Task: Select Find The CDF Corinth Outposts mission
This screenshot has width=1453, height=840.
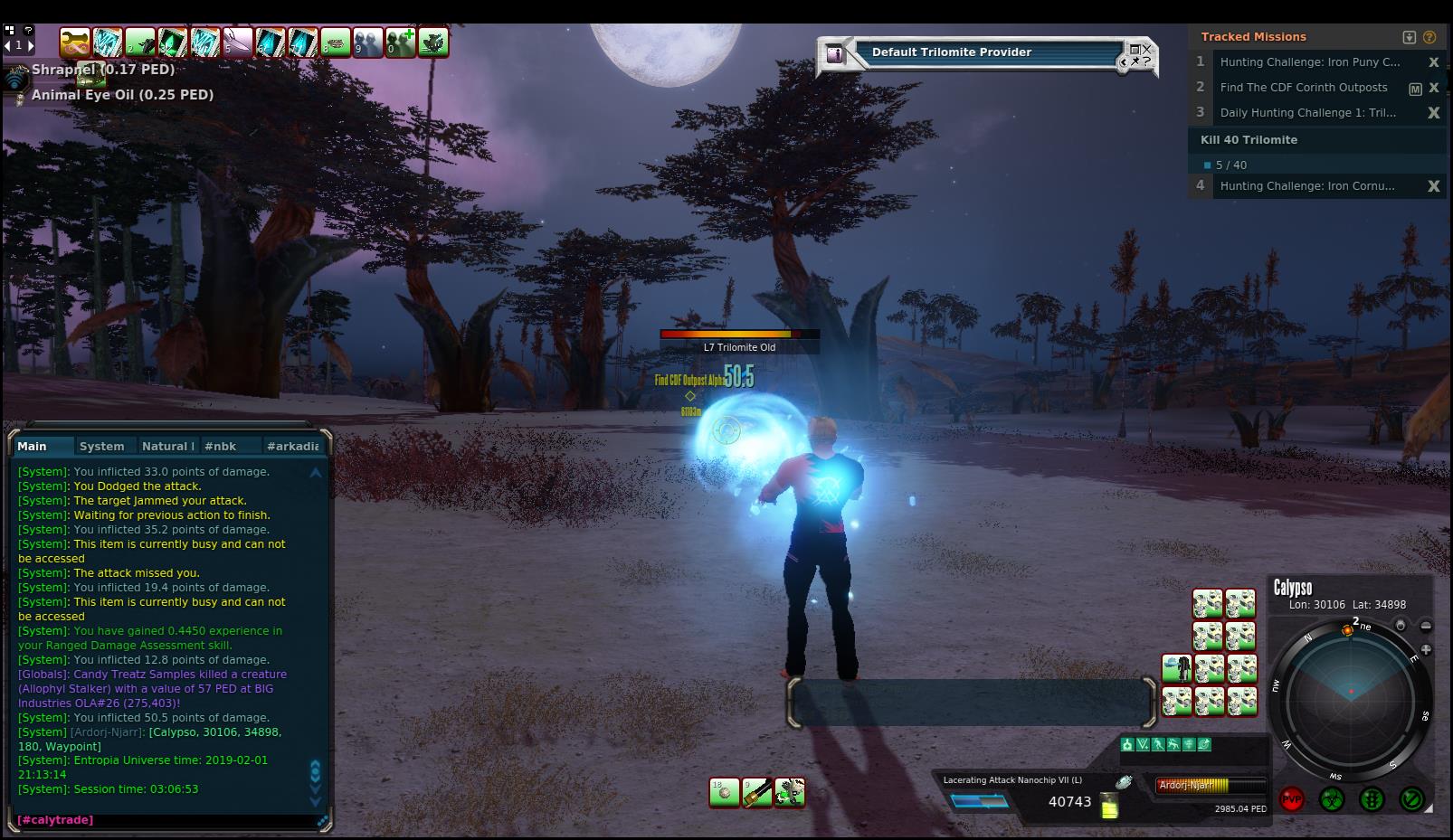Action: point(1303,88)
